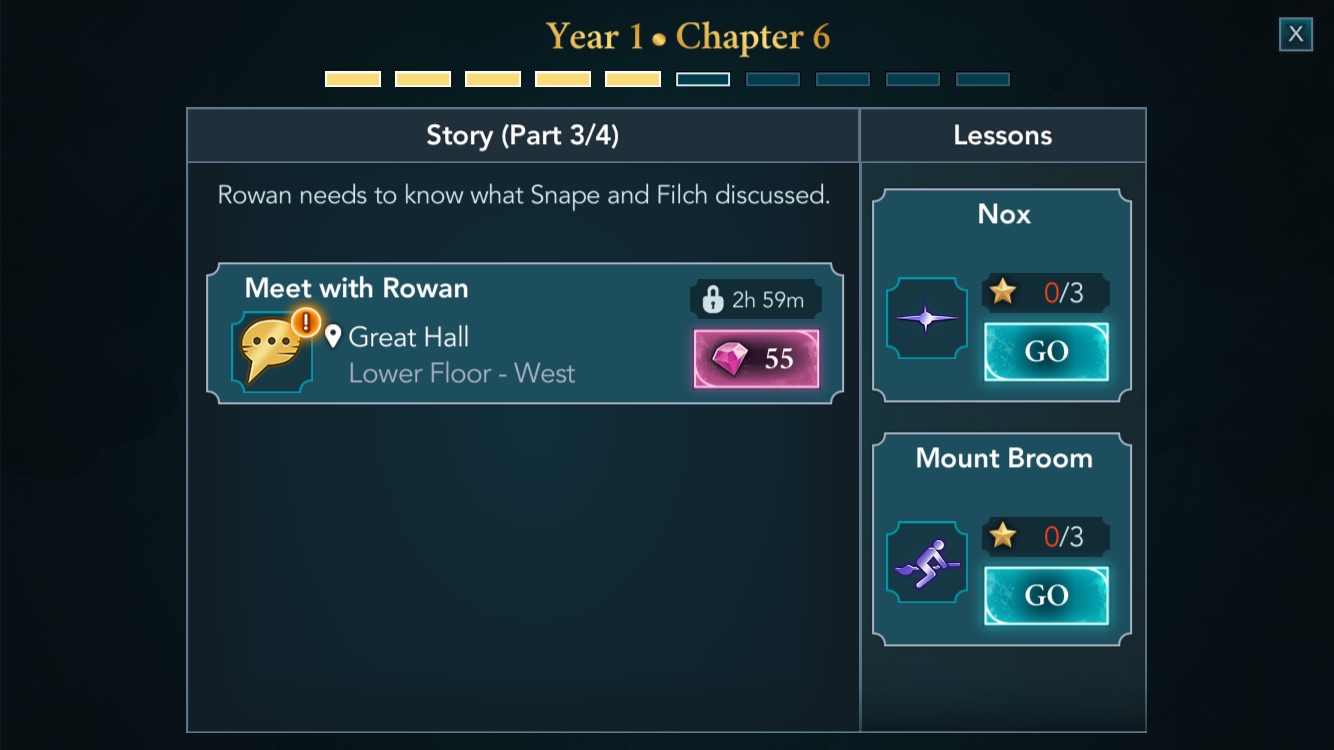1334x750 pixels.
Task: Close the chapter panel with X
Action: [1295, 34]
